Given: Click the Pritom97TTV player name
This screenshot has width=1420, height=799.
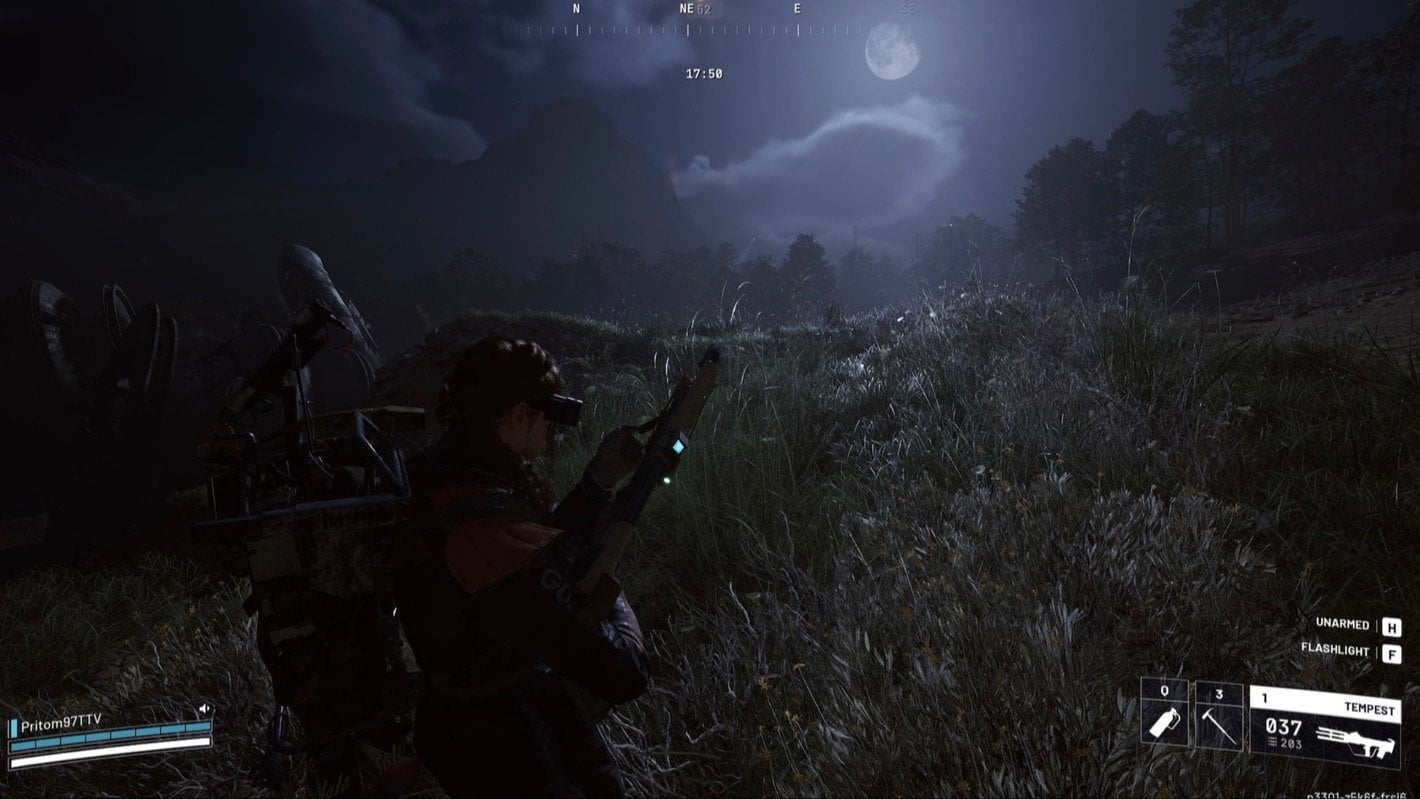Looking at the screenshot, I should (x=61, y=721).
